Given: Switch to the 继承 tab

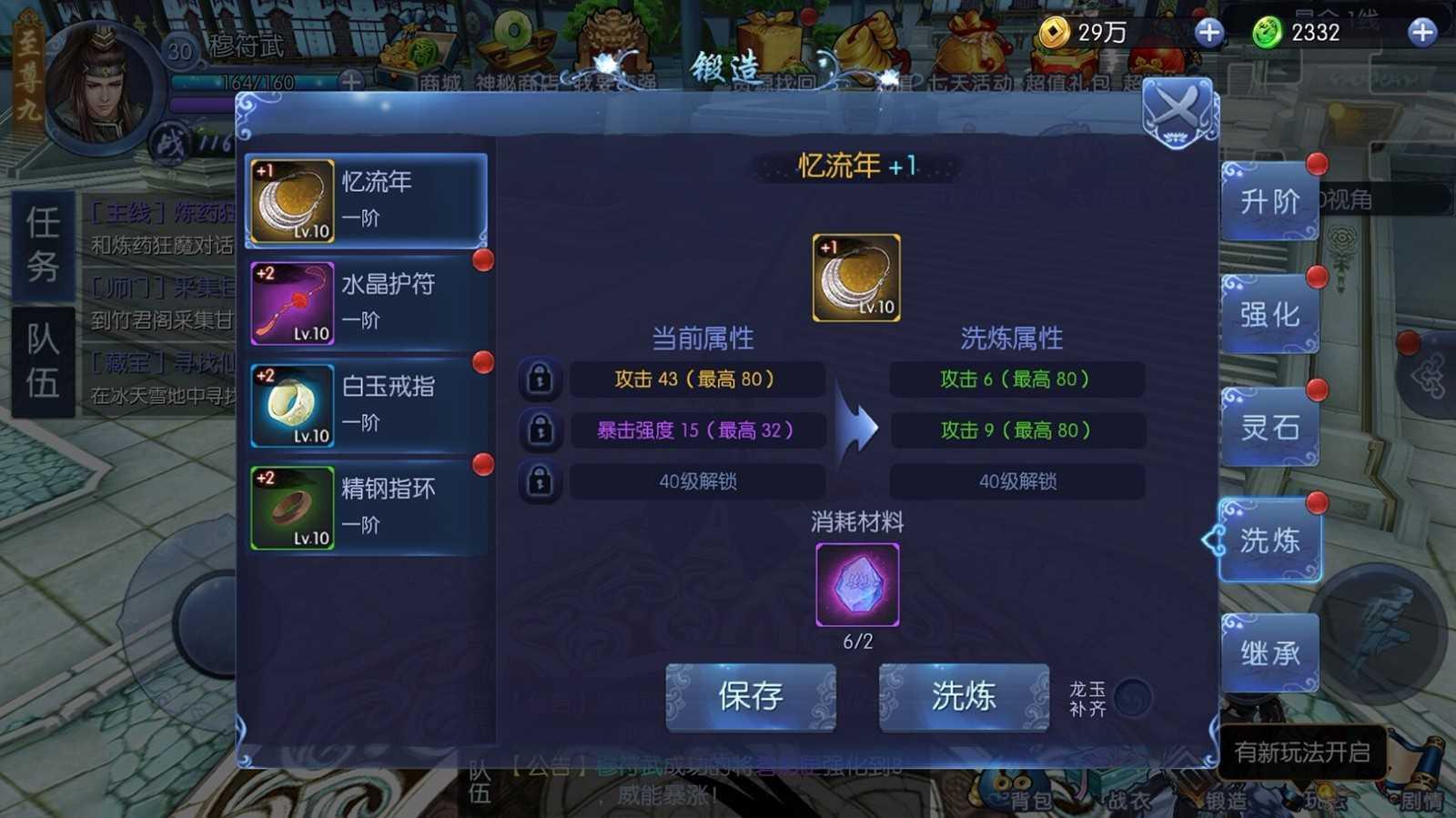Looking at the screenshot, I should pyautogui.click(x=1270, y=651).
